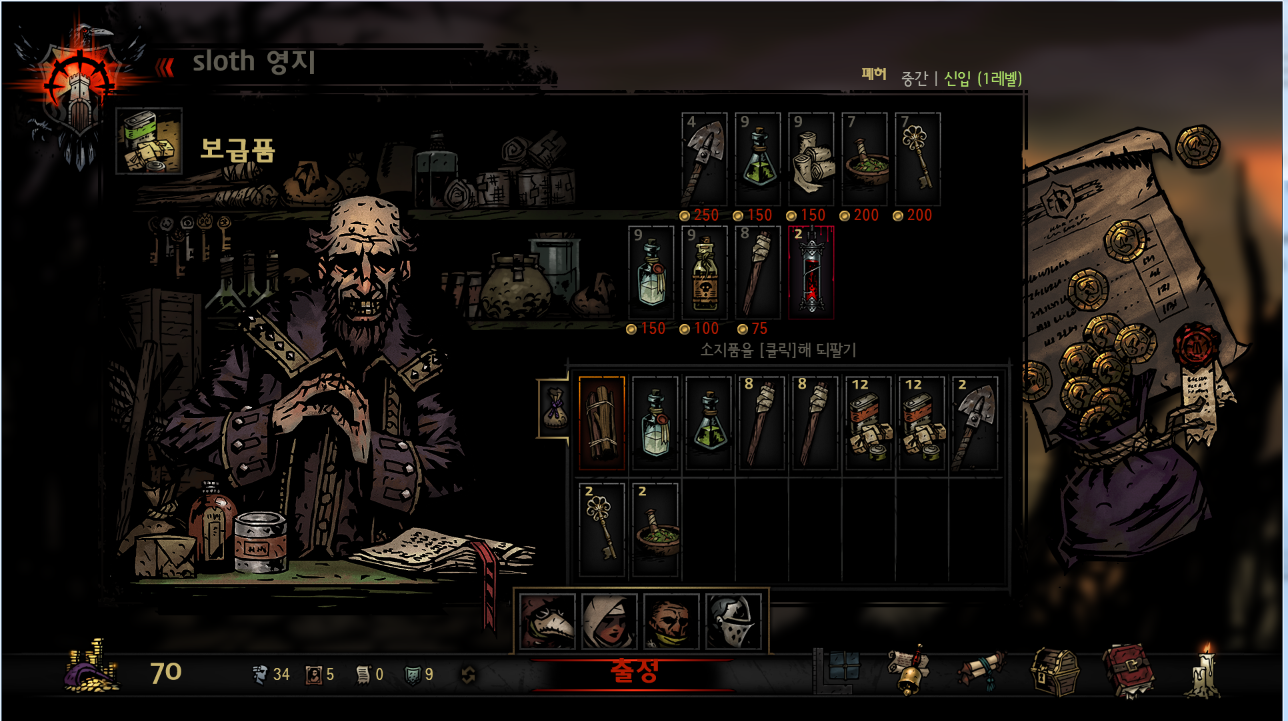1288x721 pixels.
Task: Sell back the medicinal herbs in inventory
Action: (x=656, y=529)
